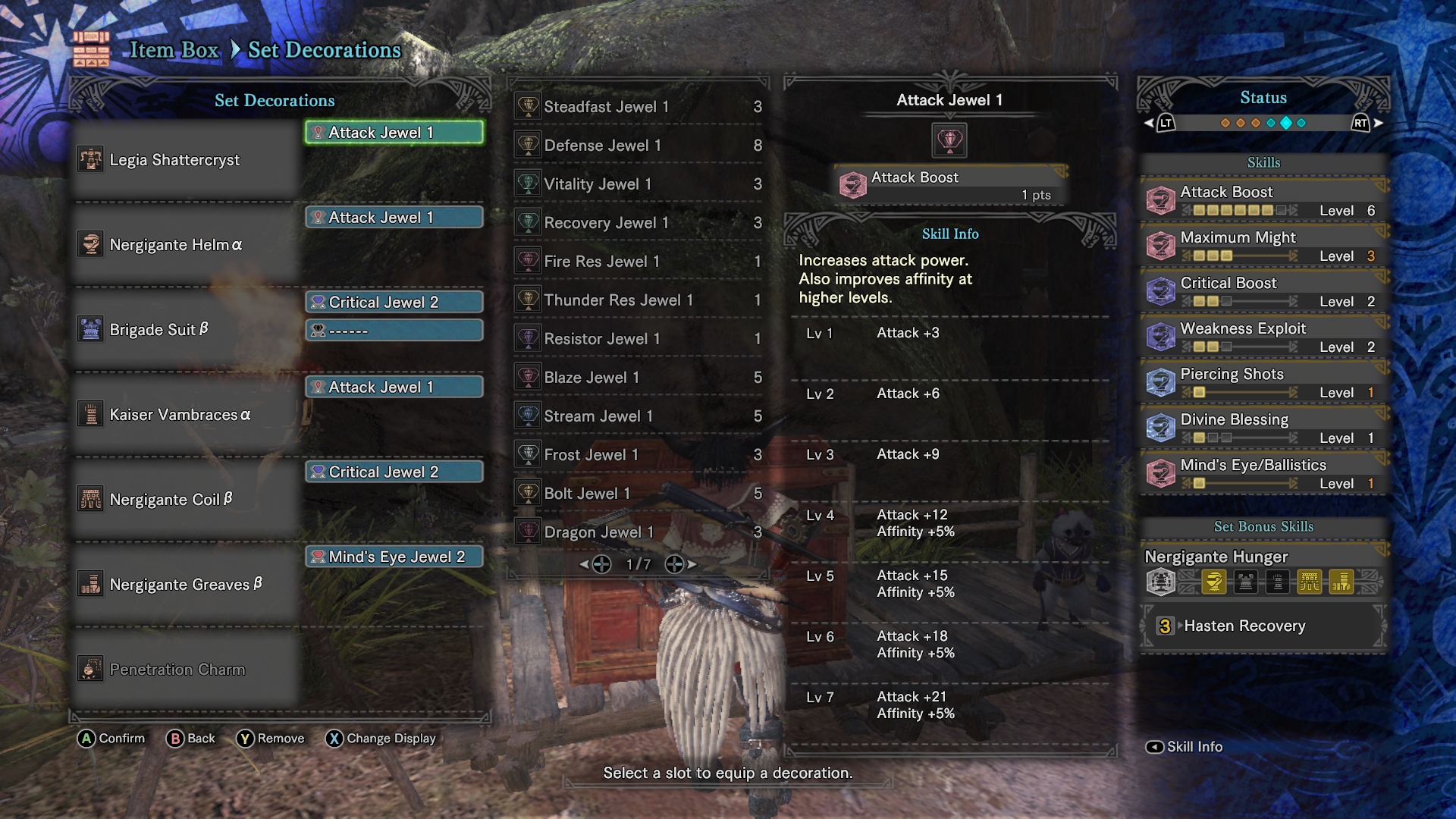The height and width of the screenshot is (819, 1456).
Task: Select the highlighted Attack Jewel 1 slot
Action: point(394,132)
